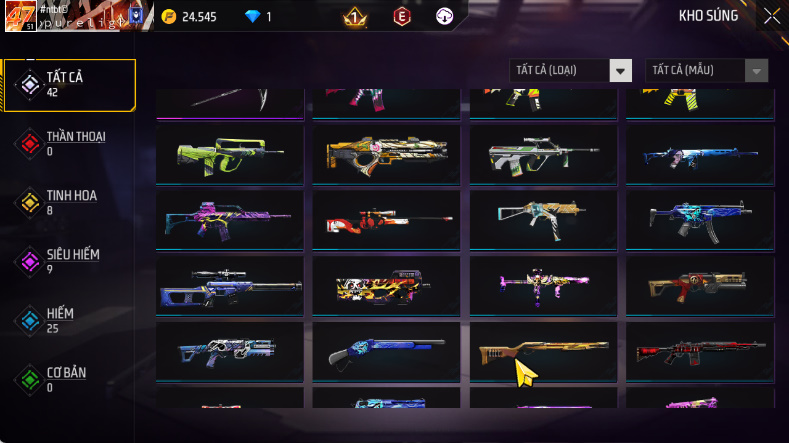Viewport: 789px width, 443px height.
Task: Pick the white AUG rifle skin
Action: pyautogui.click(x=543, y=154)
